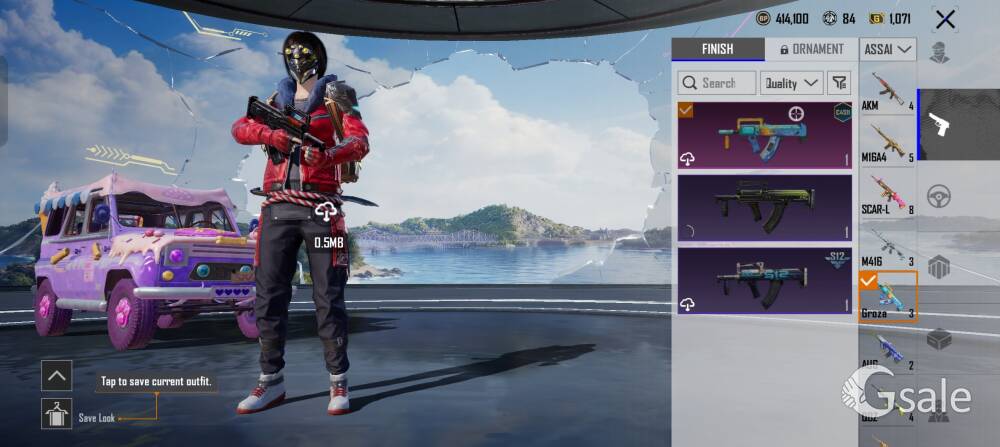Choose SCAR-L from the weapon list
1000x447 pixels.
(888, 193)
